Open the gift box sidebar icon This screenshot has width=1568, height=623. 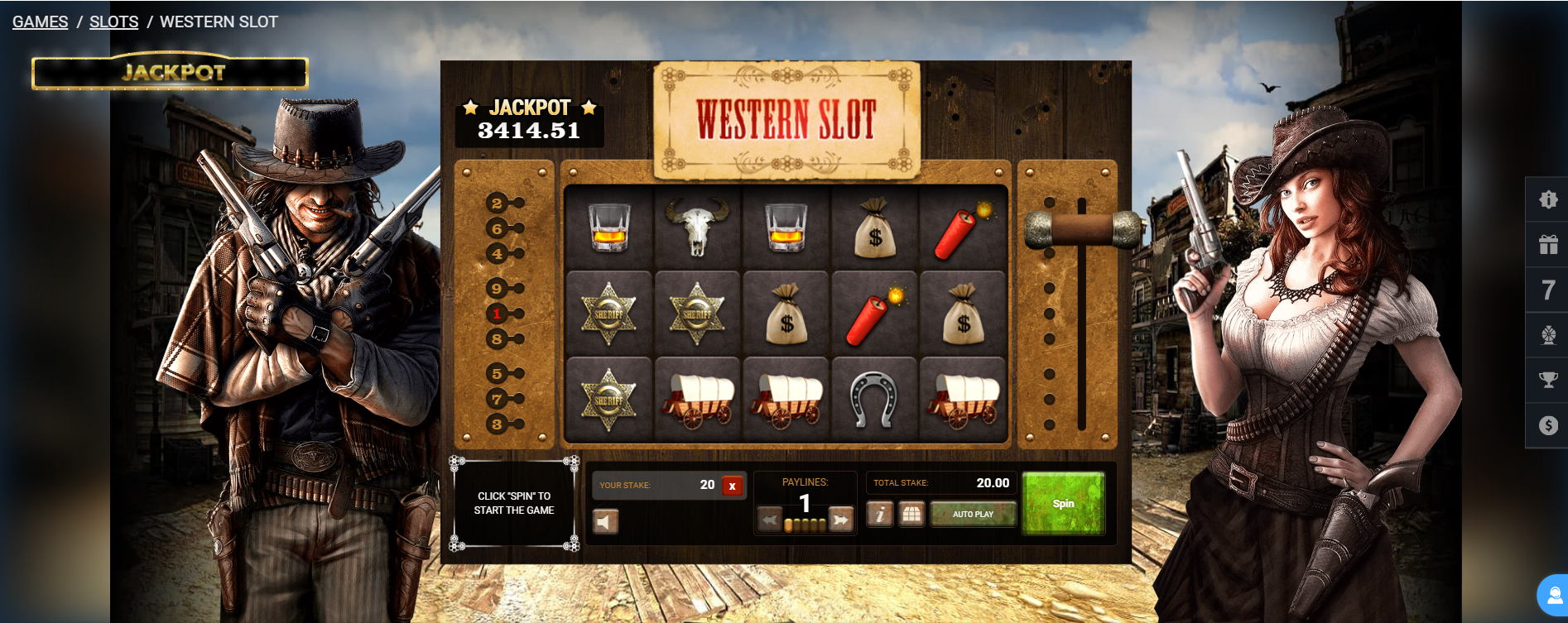click(1548, 244)
